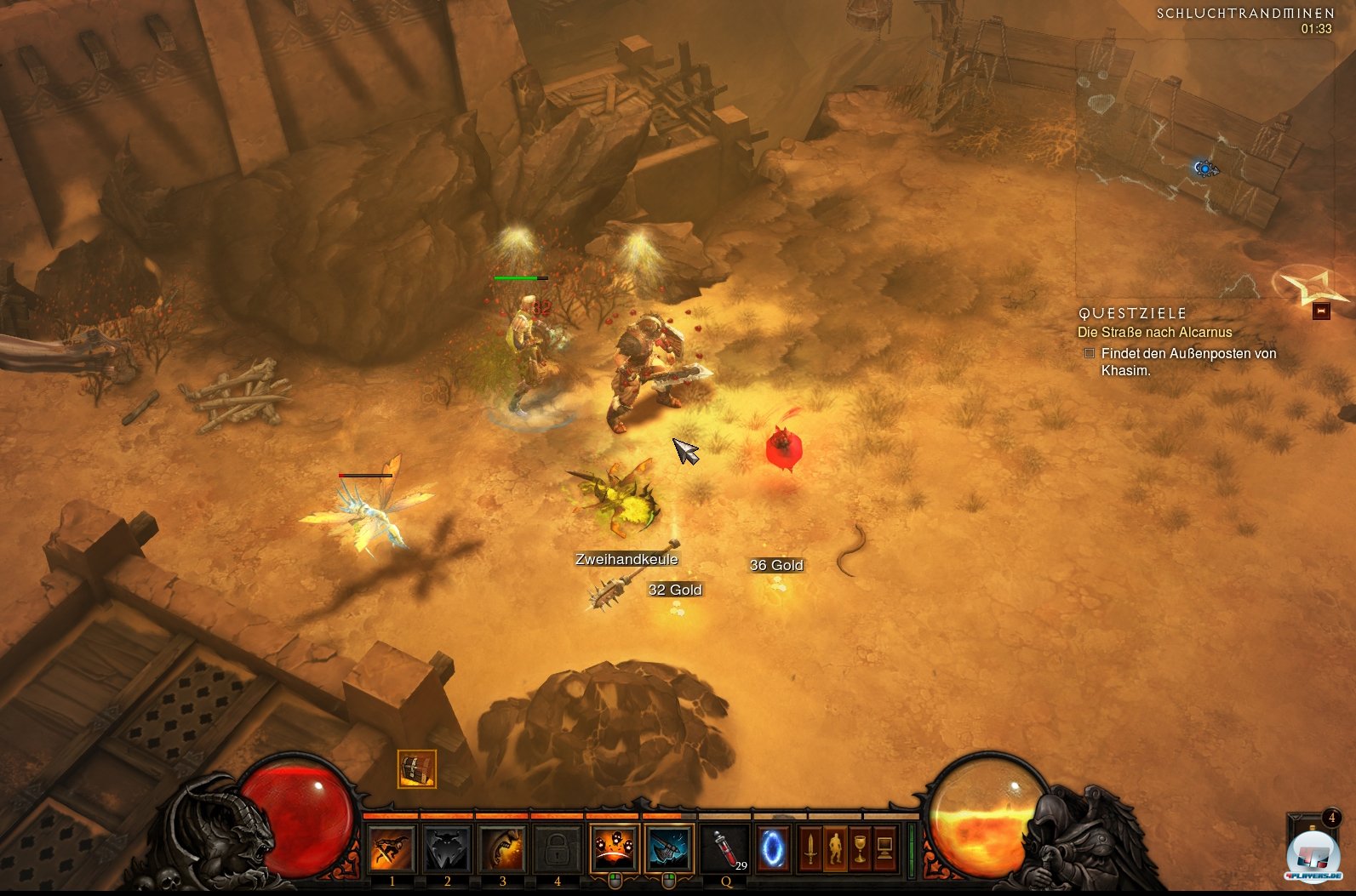Click the locked skill slot 4
The height and width of the screenshot is (896, 1356).
[557, 848]
